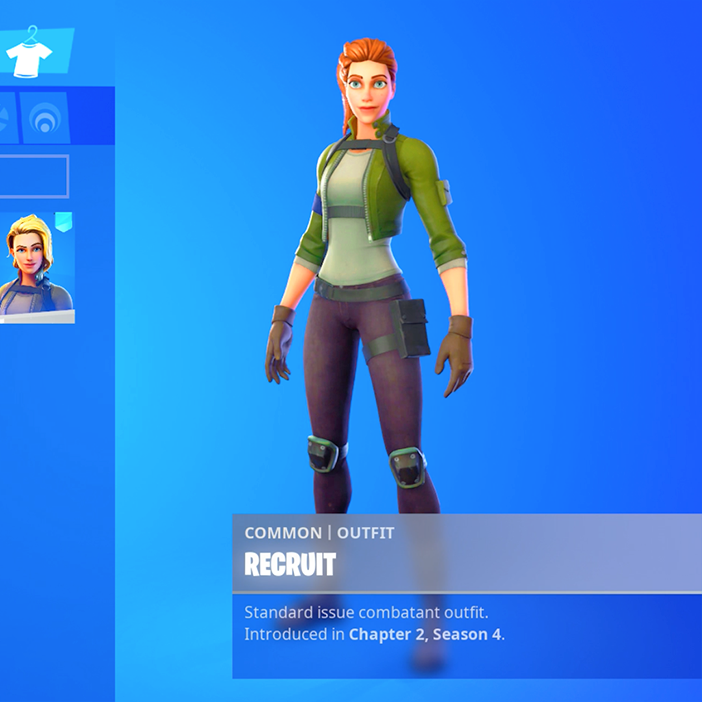
Task: Choose the blonde-haired outfit thumbnail
Action: pos(36,267)
